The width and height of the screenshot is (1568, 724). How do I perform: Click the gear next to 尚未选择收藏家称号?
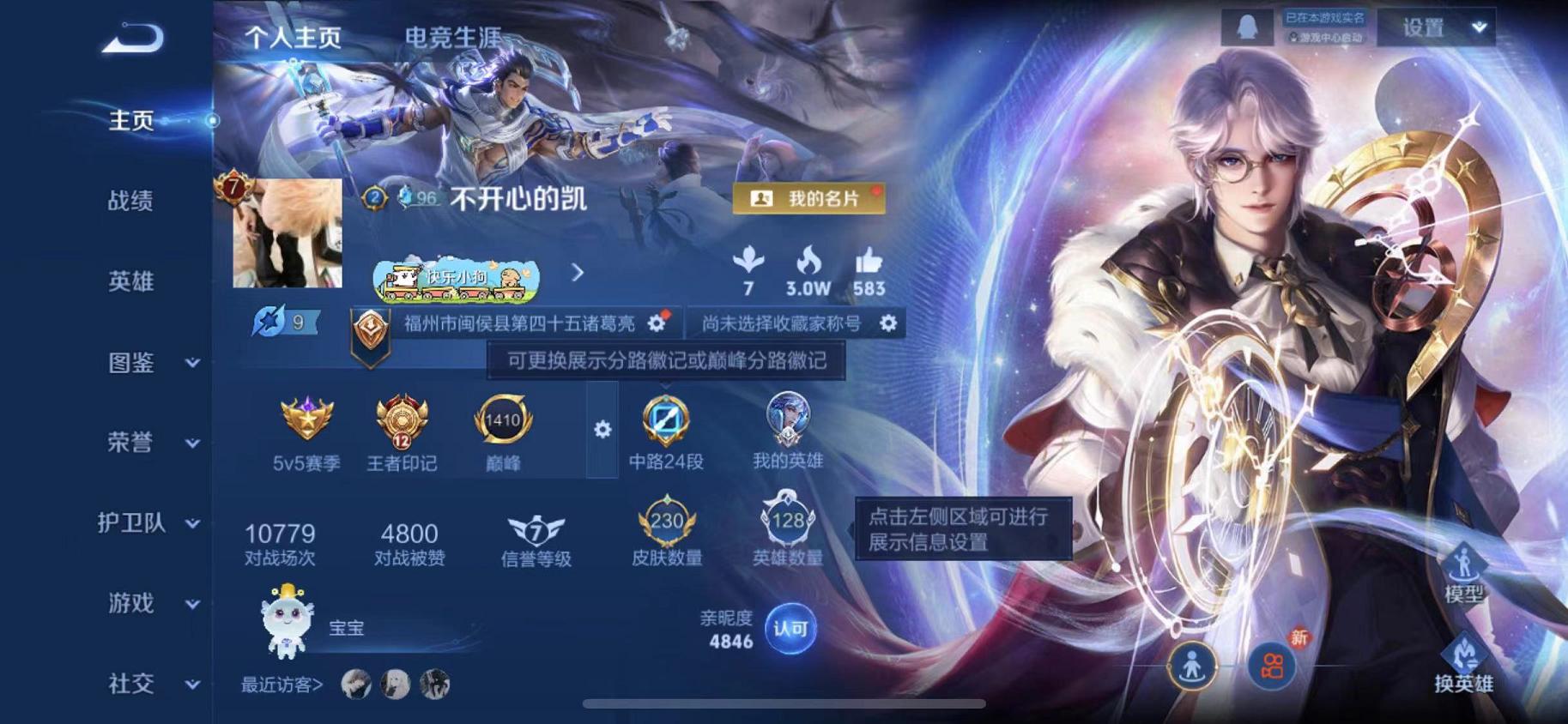click(x=889, y=323)
